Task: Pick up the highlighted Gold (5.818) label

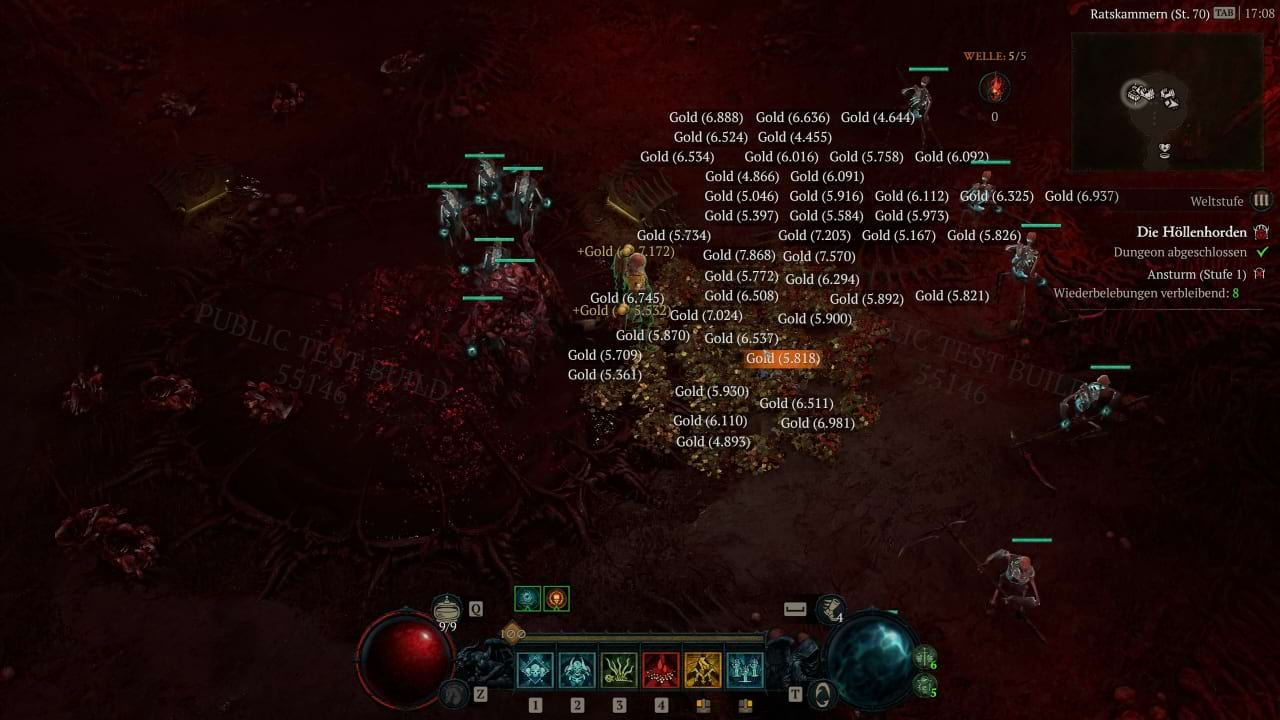Action: pyautogui.click(x=783, y=358)
